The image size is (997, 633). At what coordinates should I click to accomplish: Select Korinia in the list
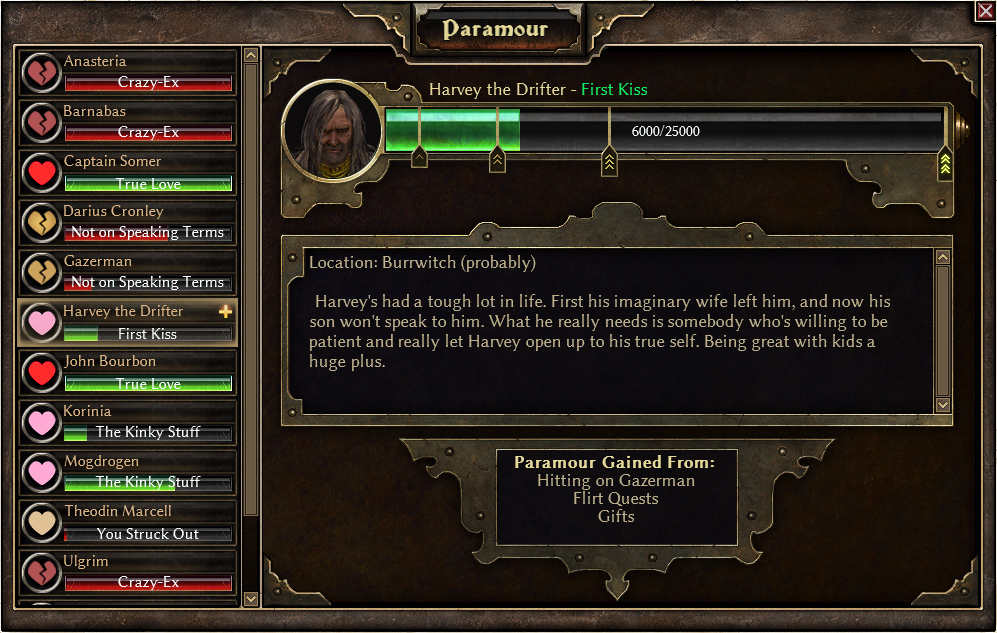(128, 422)
